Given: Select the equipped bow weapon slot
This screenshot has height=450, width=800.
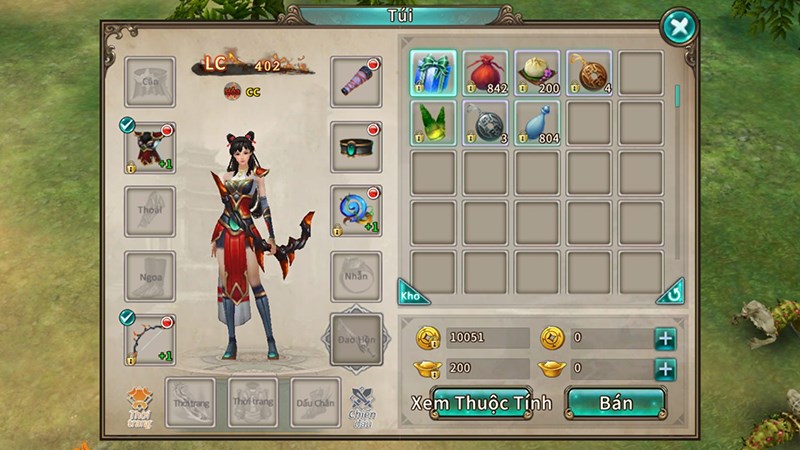Looking at the screenshot, I should click(x=149, y=340).
